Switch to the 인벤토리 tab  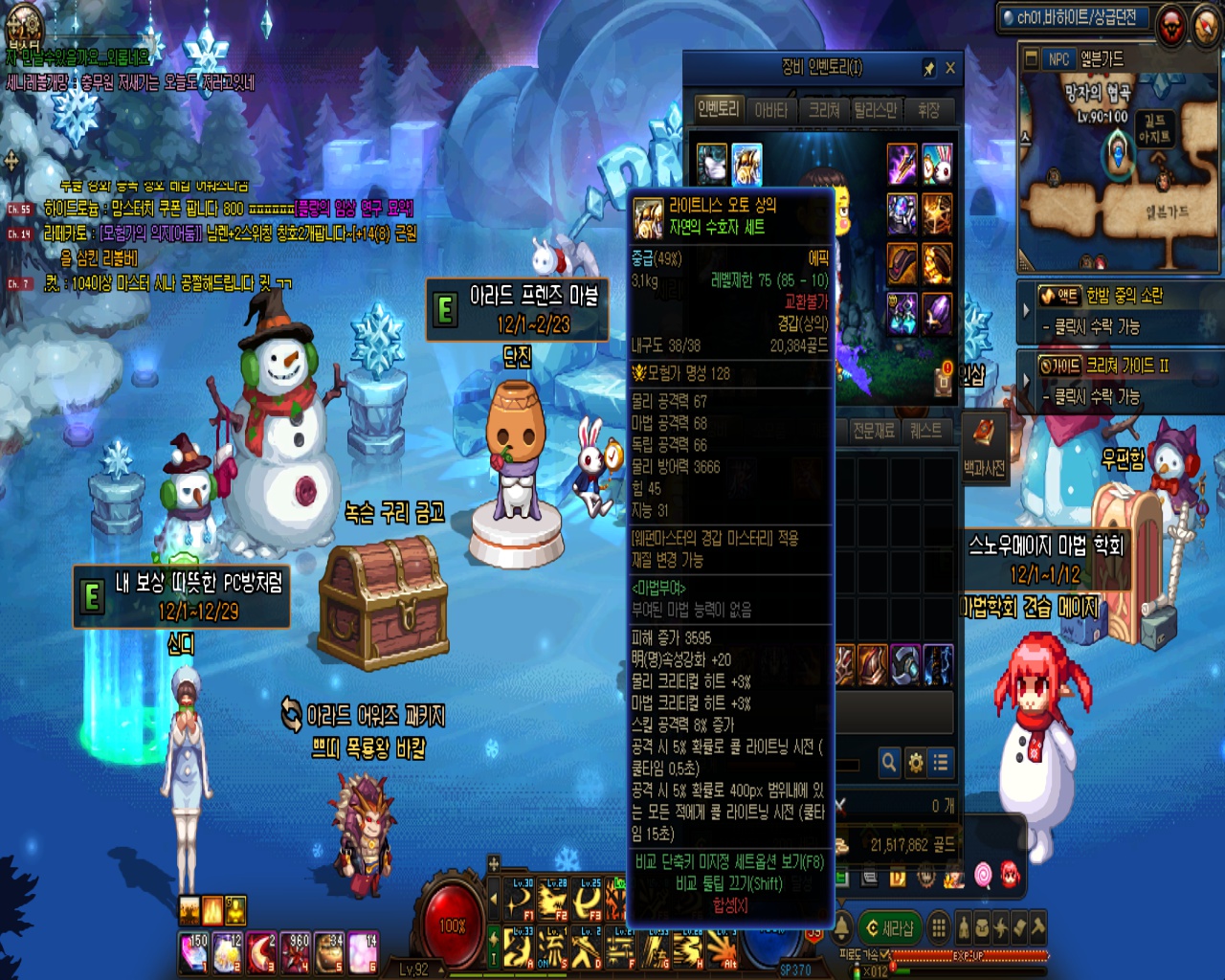718,109
